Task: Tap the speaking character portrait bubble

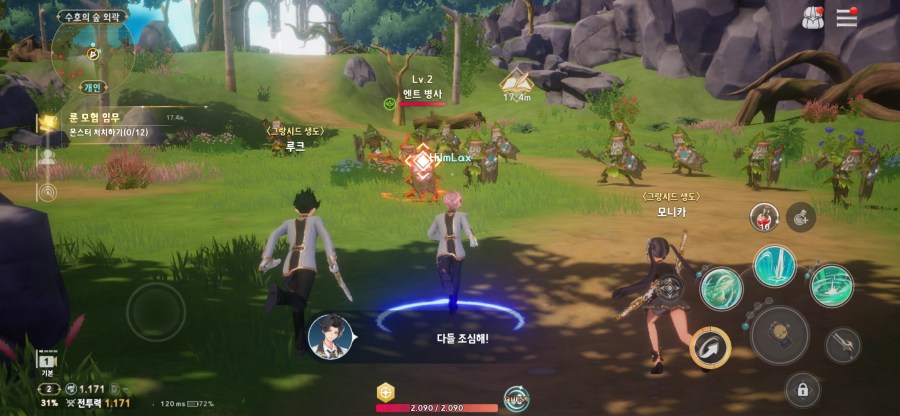Action: pos(327,335)
